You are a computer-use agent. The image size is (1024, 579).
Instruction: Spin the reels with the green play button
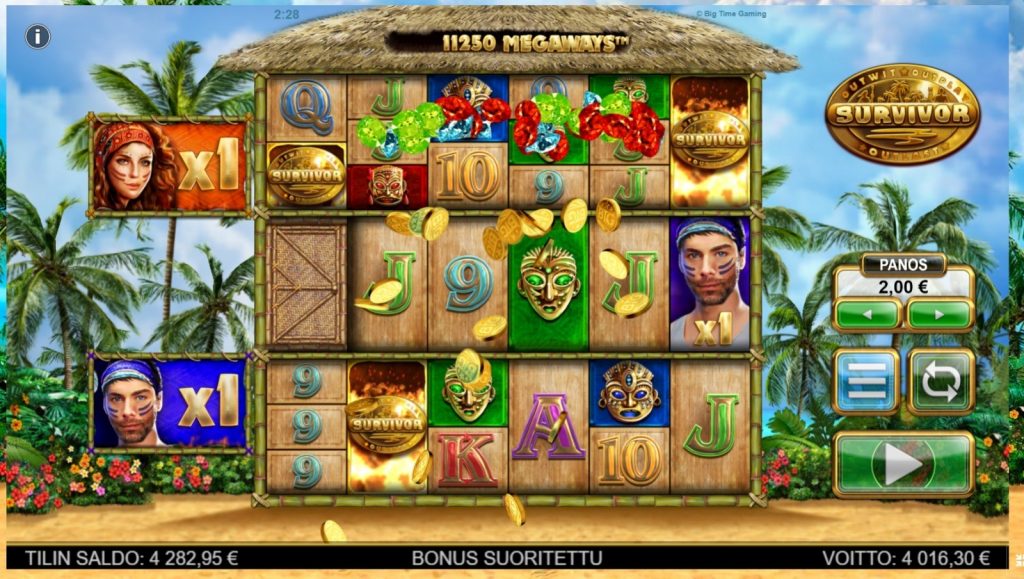(x=902, y=463)
